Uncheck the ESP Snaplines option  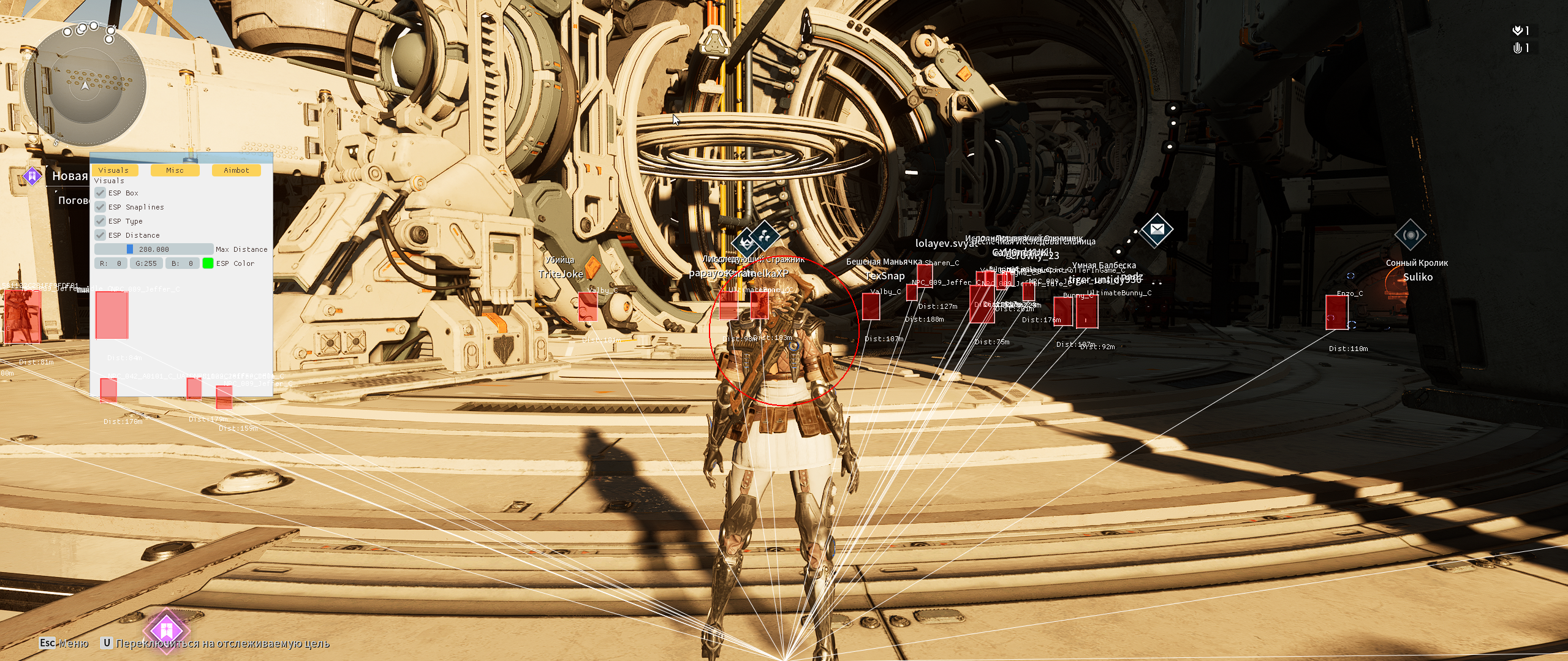[100, 207]
